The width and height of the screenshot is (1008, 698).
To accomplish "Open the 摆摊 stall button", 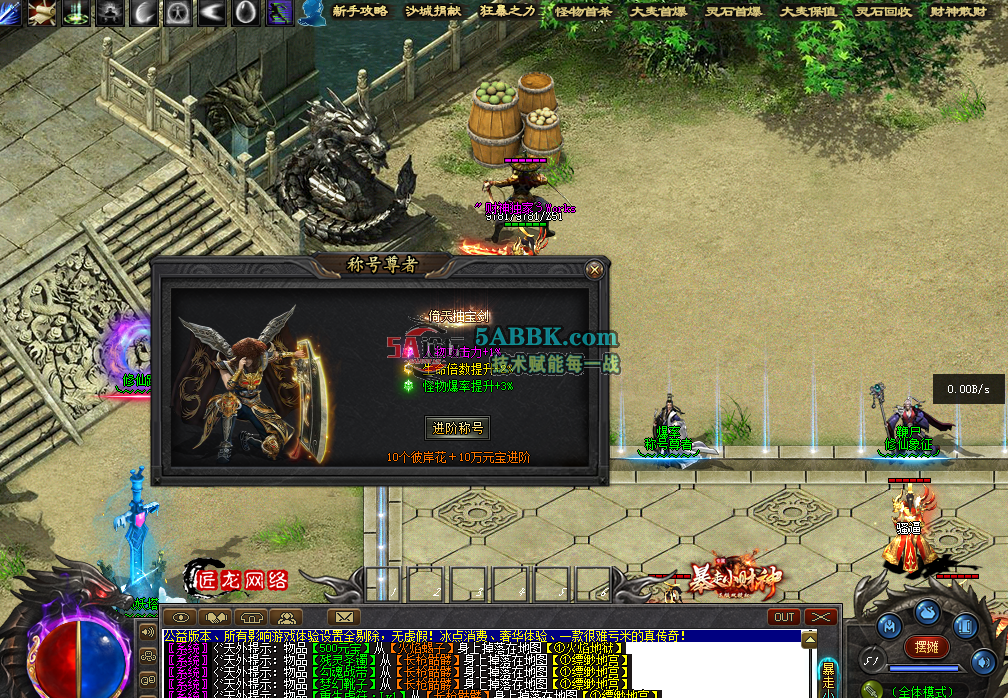I will coord(926,646).
